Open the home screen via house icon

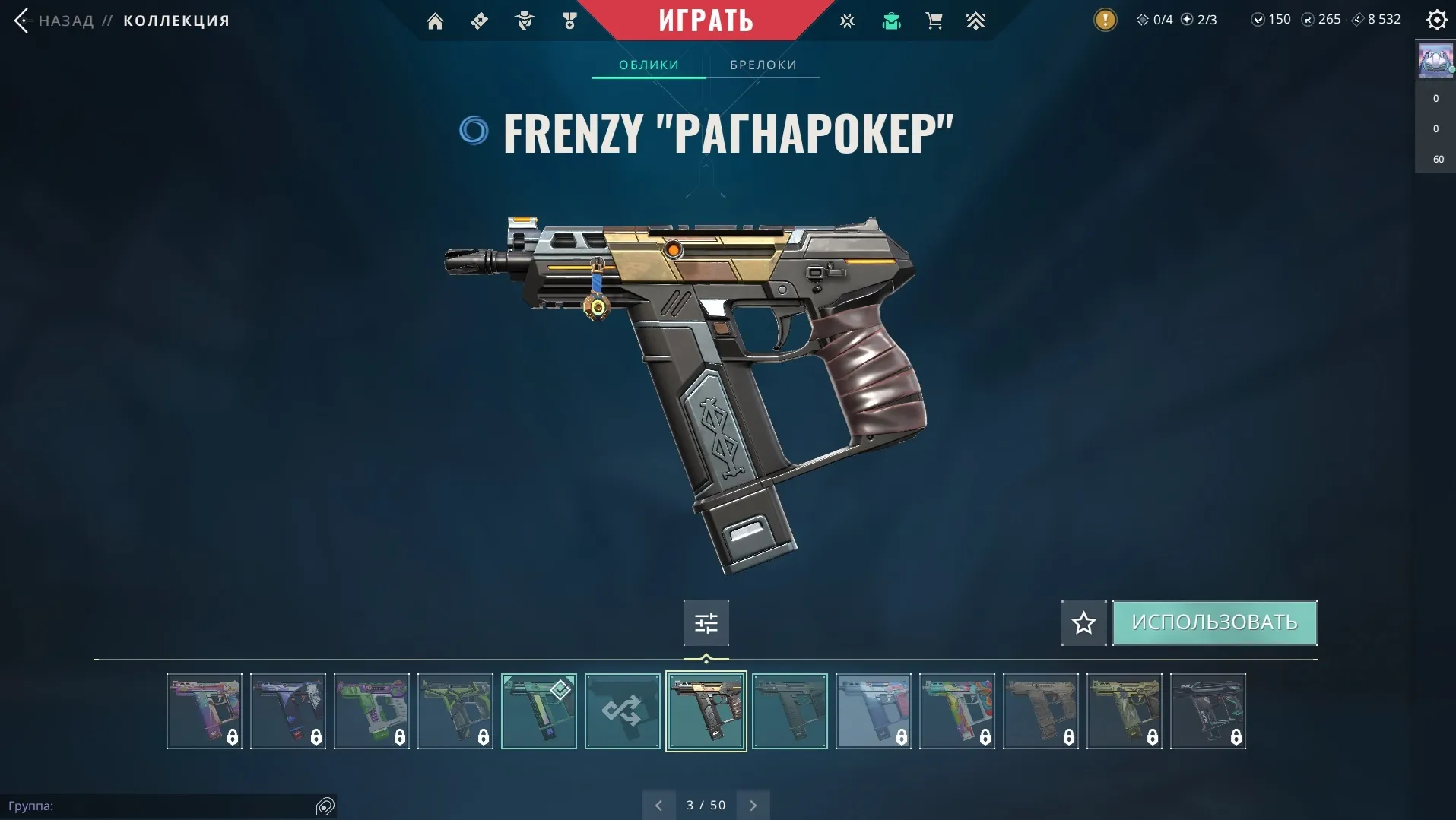pyautogui.click(x=436, y=21)
